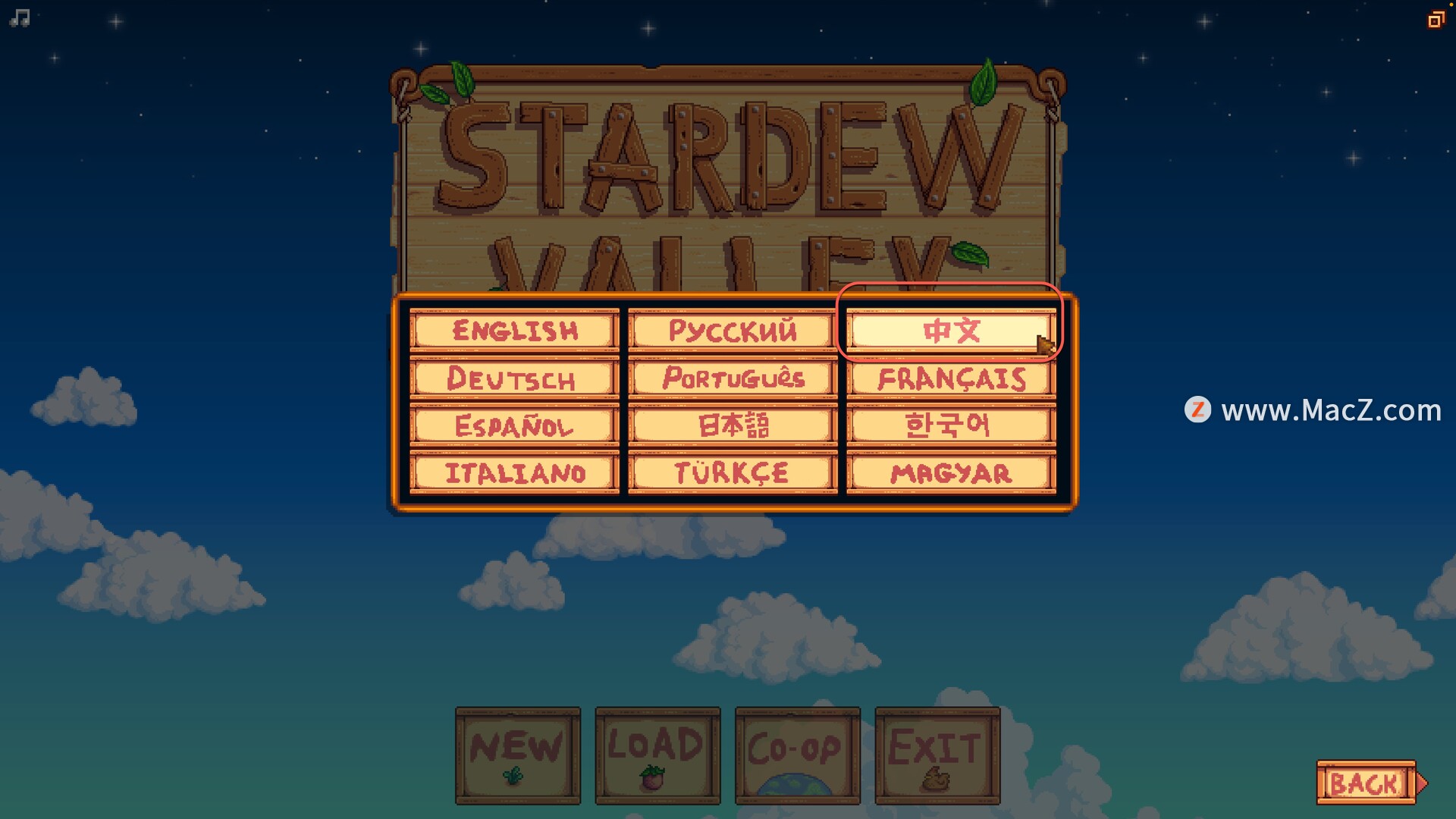Choose Français as the language
This screenshot has height=819, width=1456.
[951, 378]
